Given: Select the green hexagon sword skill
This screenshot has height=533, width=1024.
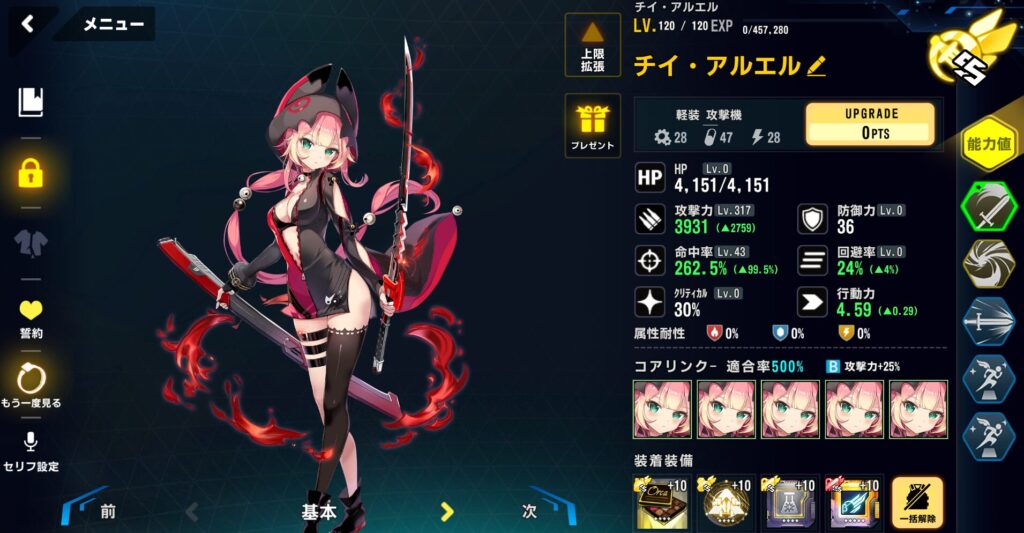Looking at the screenshot, I should [989, 205].
